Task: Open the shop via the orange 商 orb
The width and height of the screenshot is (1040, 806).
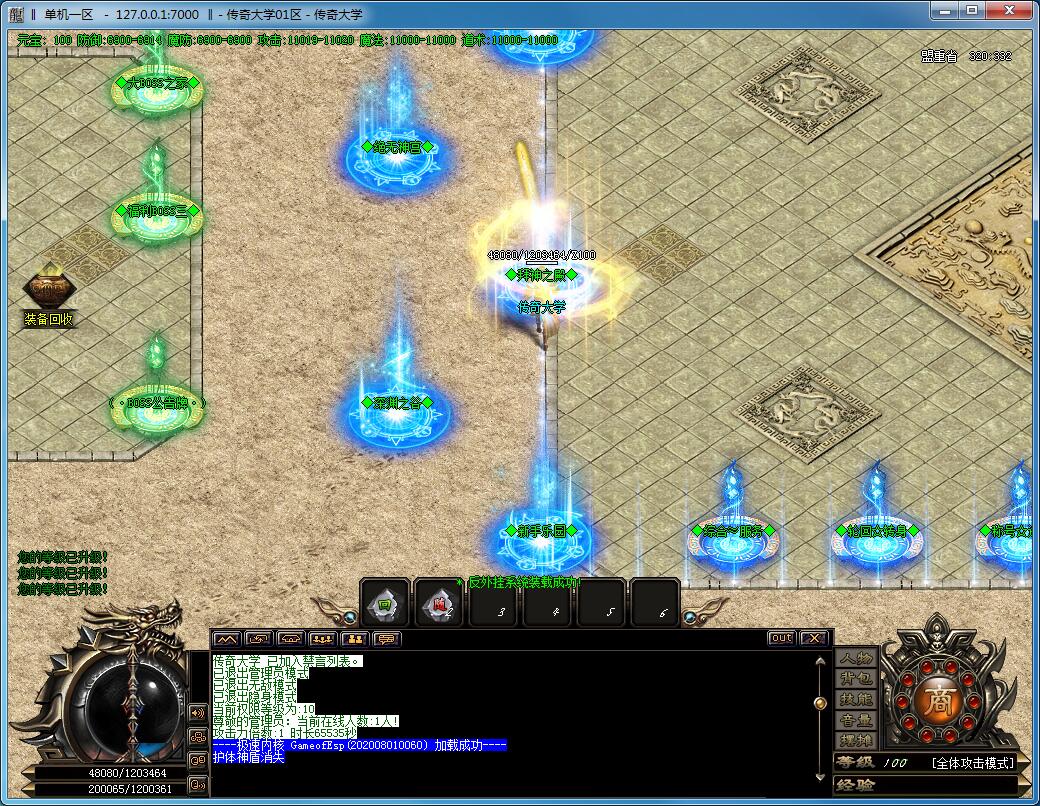Action: [x=940, y=699]
